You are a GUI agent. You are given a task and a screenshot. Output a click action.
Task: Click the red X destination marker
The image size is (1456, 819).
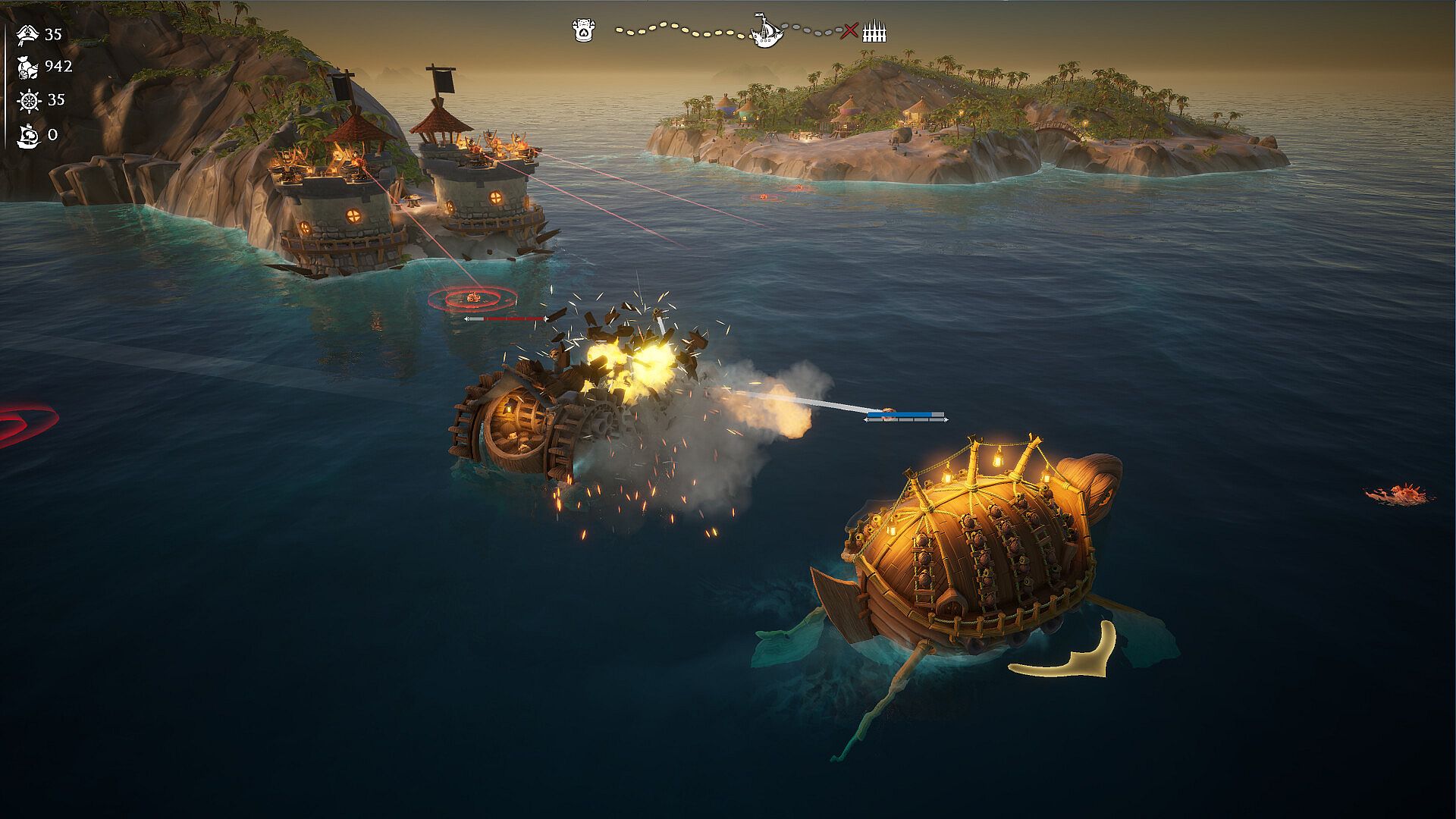(x=851, y=31)
